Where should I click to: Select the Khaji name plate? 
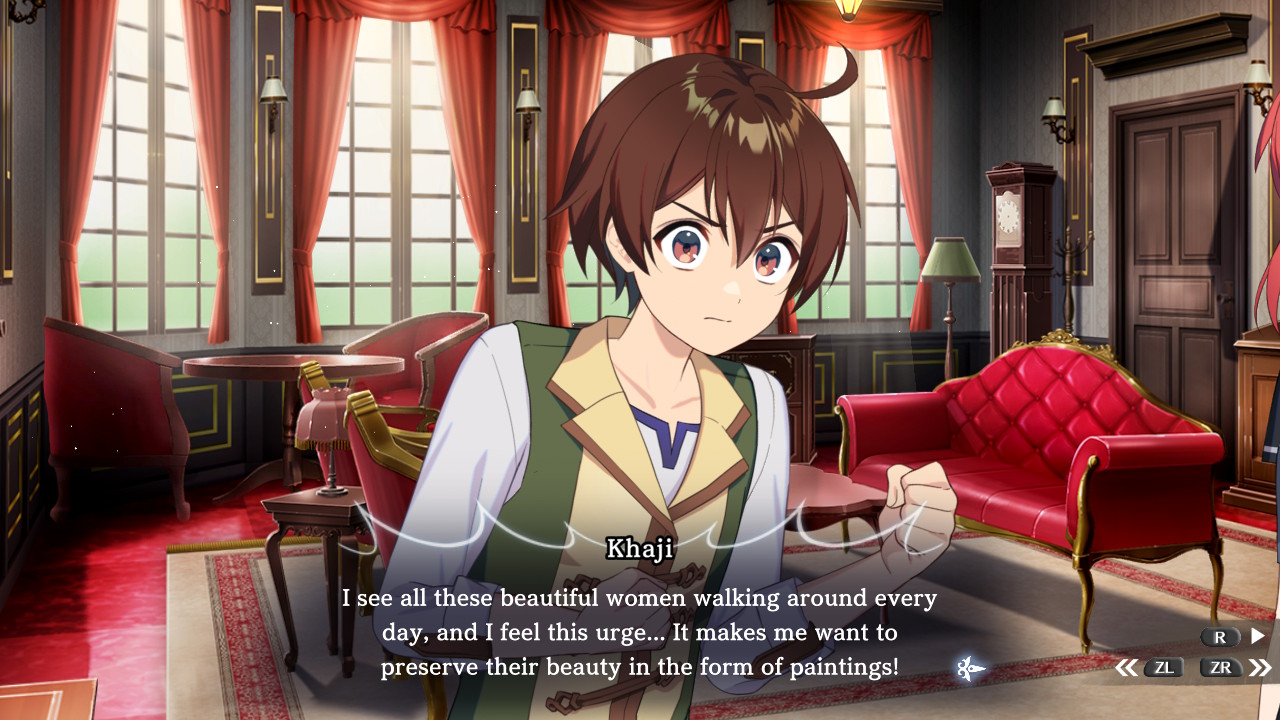tap(641, 549)
